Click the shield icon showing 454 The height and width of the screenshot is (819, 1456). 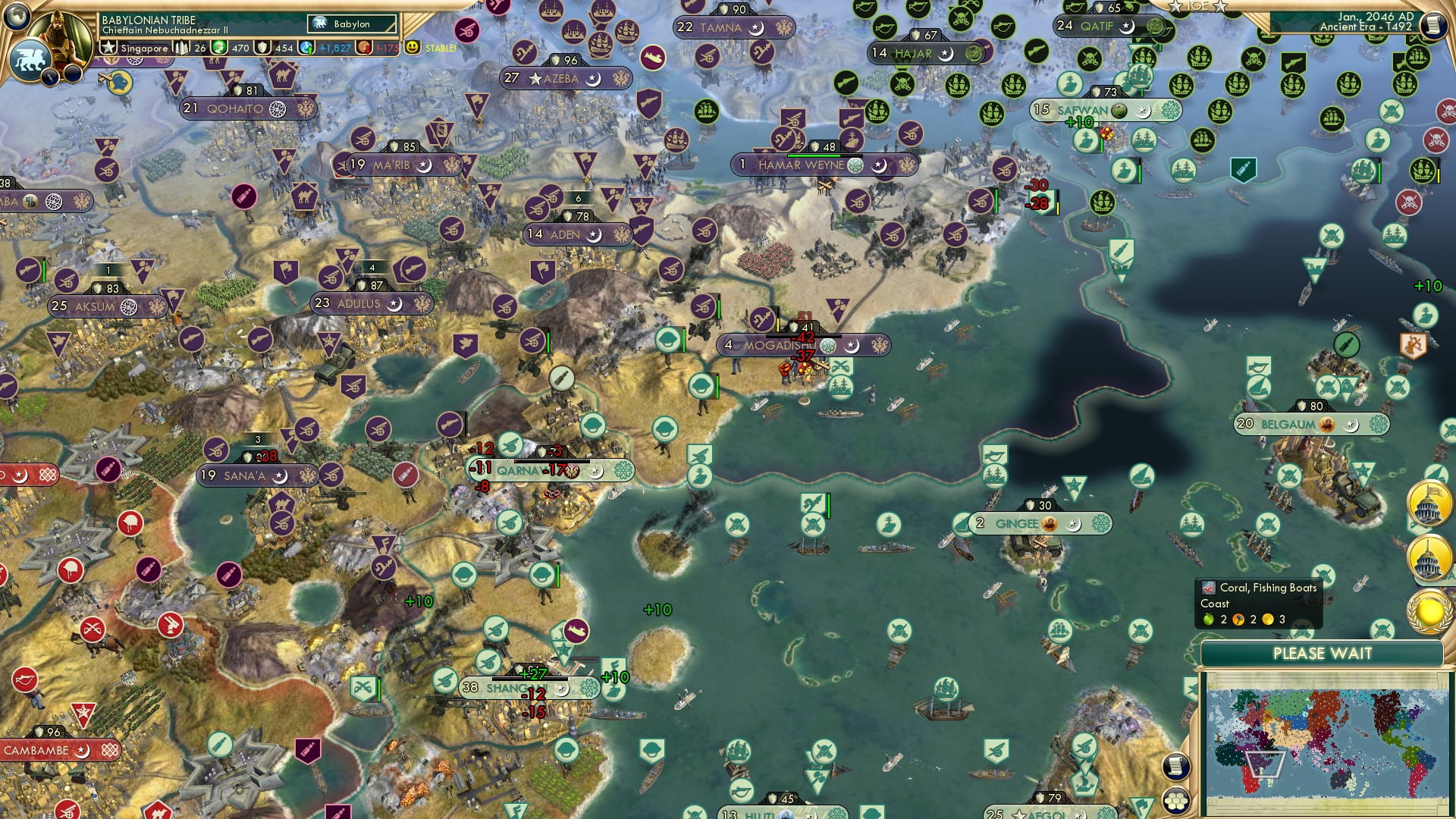pos(263,47)
